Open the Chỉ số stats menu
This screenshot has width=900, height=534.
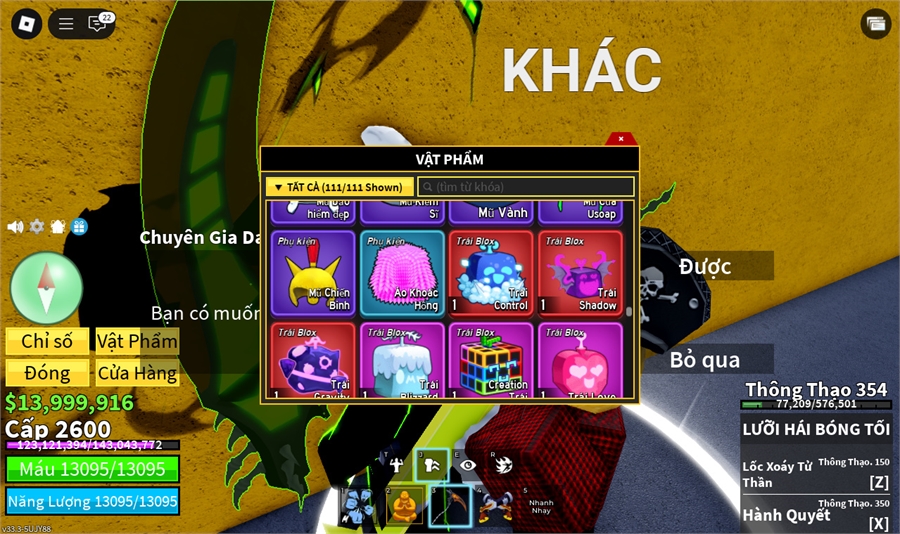pyautogui.click(x=47, y=341)
